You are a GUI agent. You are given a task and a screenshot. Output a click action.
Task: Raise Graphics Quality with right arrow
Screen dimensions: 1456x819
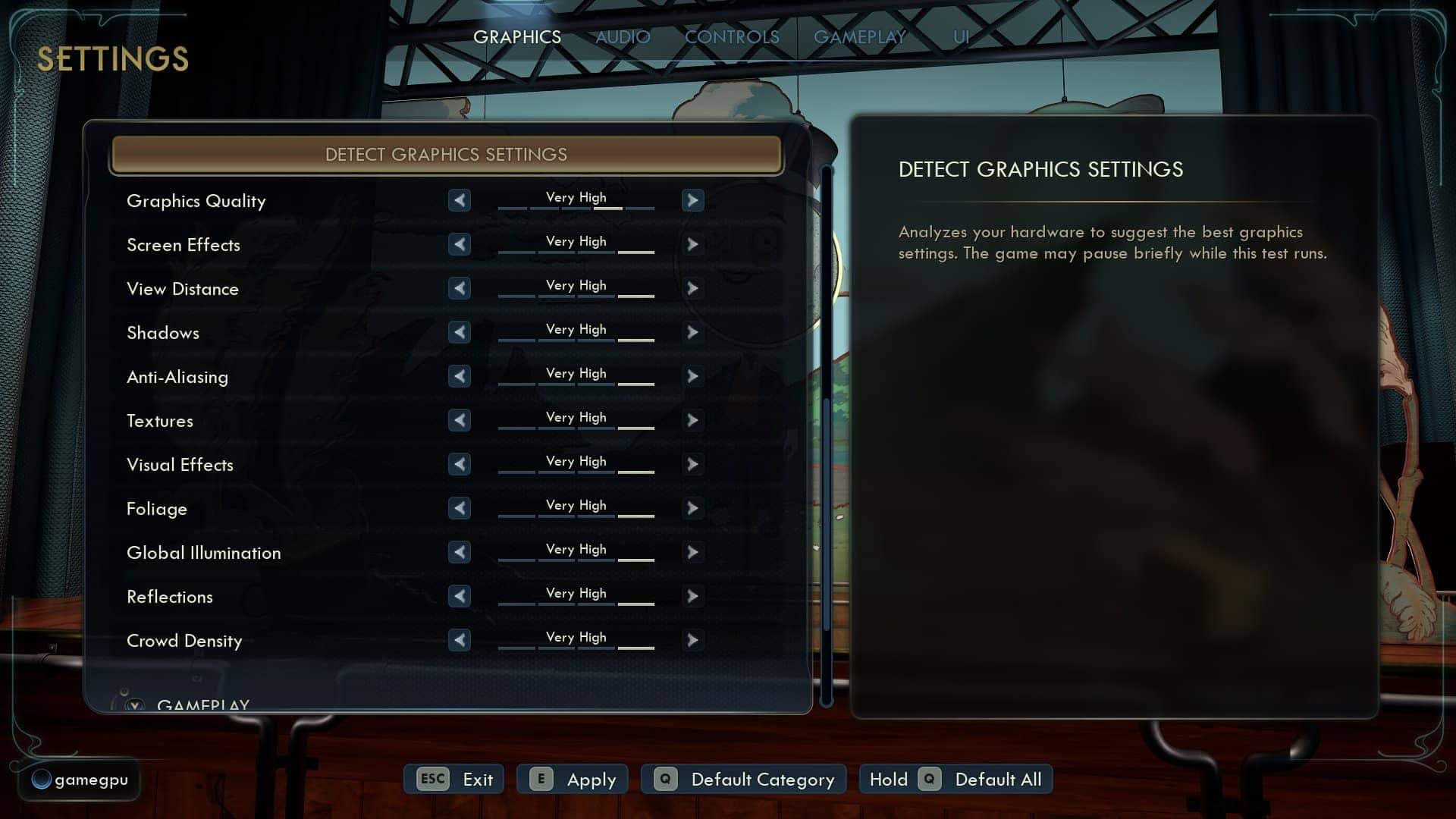click(692, 200)
